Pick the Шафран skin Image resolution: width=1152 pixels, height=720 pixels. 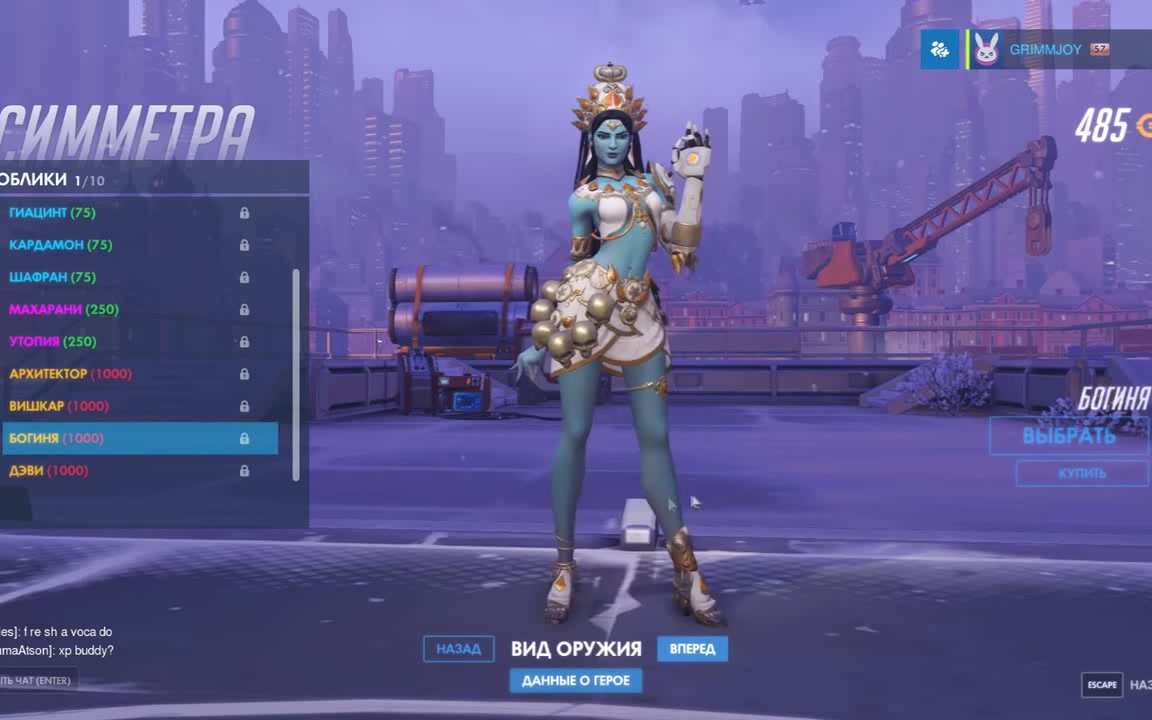[52, 277]
